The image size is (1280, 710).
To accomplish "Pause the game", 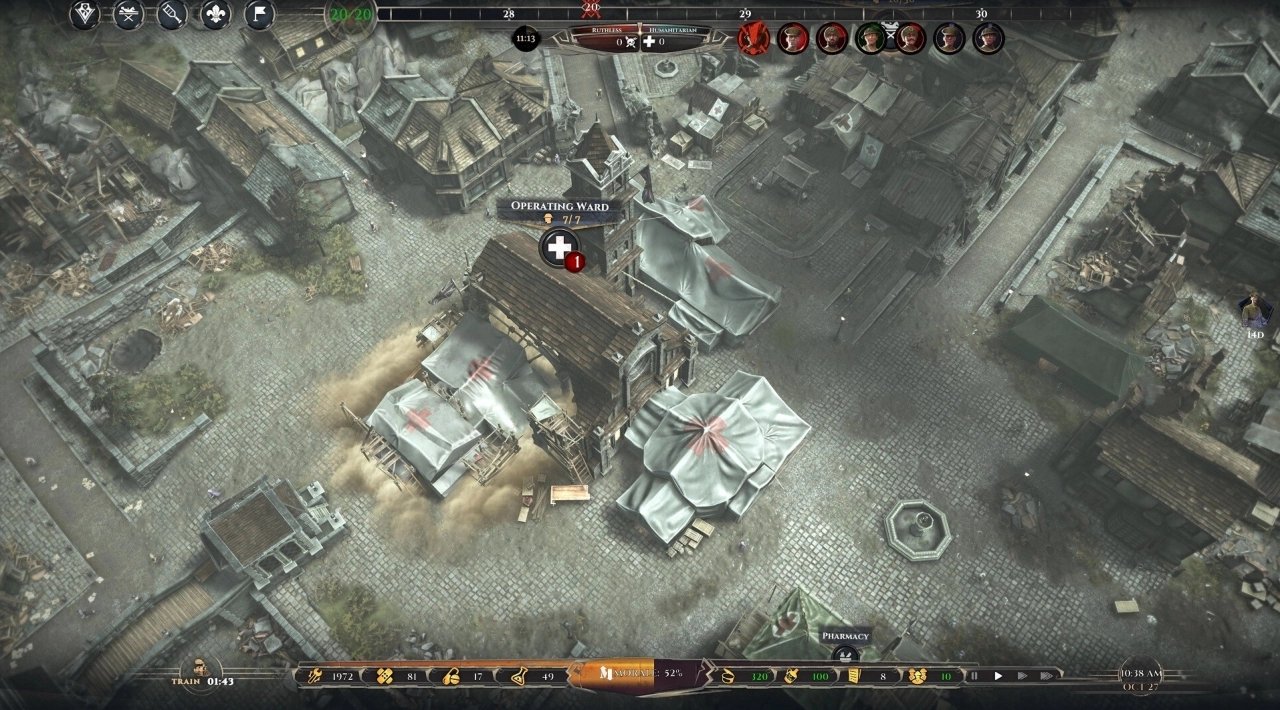I will point(974,676).
